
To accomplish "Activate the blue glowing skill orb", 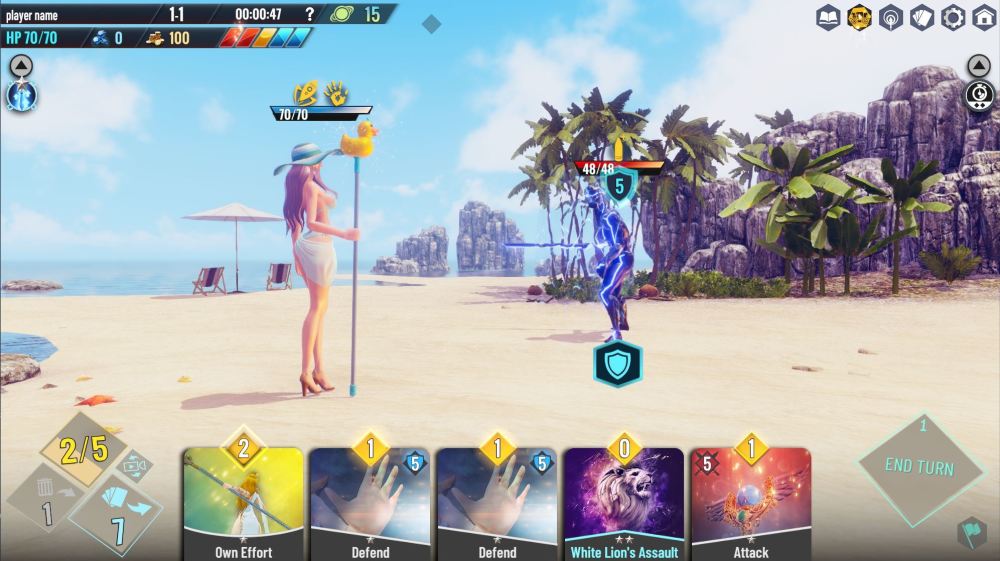I will 21,95.
